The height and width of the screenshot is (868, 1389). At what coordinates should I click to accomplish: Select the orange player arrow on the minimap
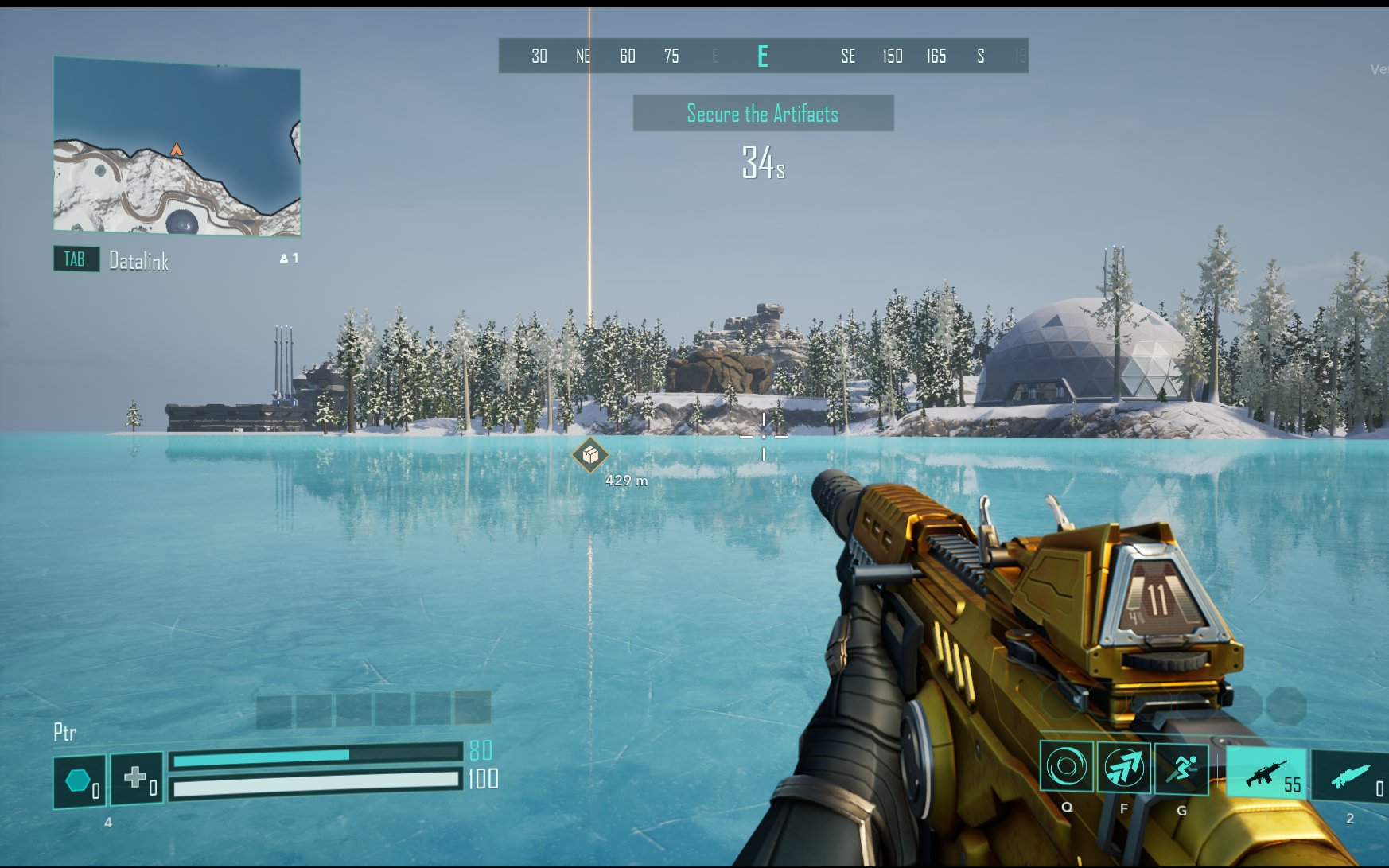177,150
